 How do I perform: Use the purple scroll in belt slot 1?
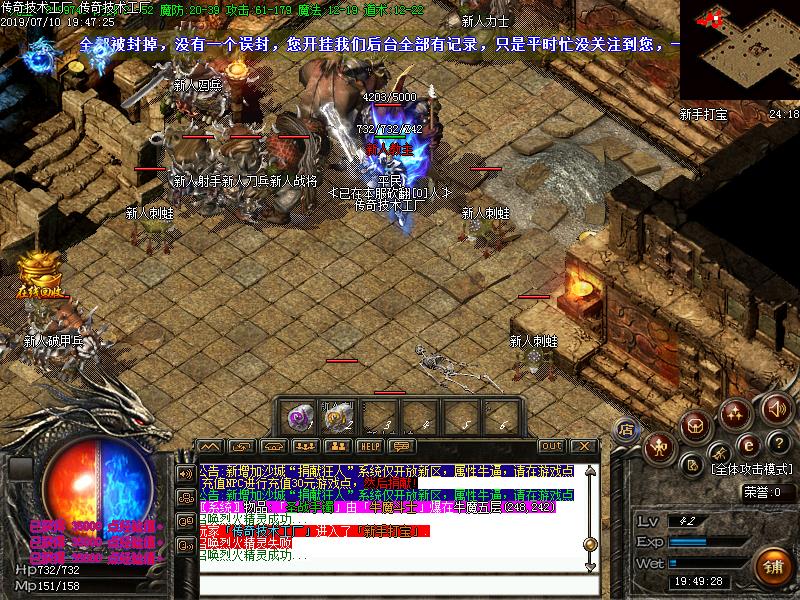299,416
